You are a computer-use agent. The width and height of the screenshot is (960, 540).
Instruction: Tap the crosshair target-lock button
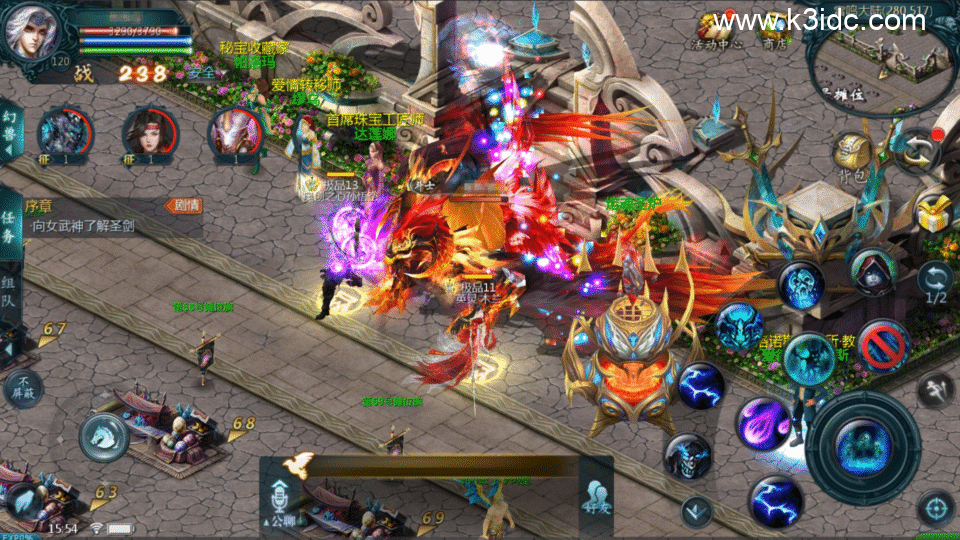[x=936, y=509]
